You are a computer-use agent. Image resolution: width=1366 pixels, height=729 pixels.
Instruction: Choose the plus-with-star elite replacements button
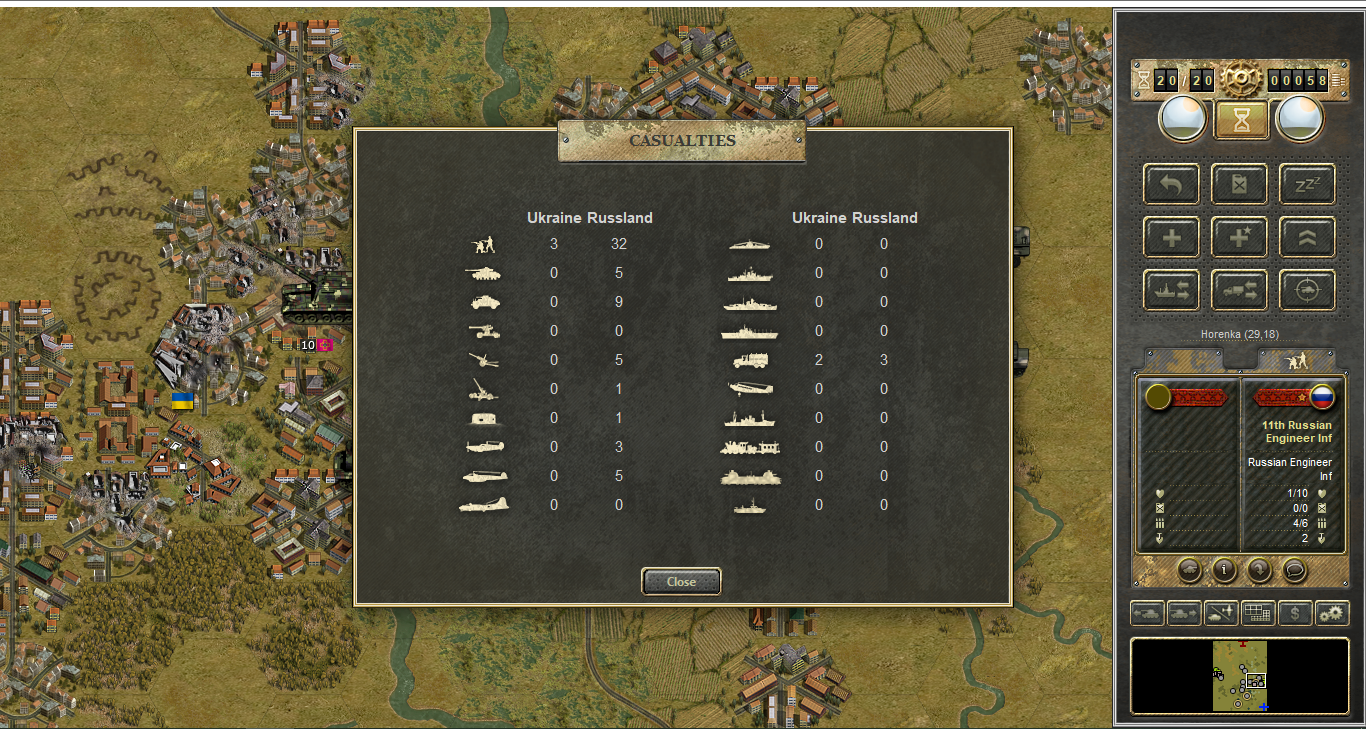1240,237
